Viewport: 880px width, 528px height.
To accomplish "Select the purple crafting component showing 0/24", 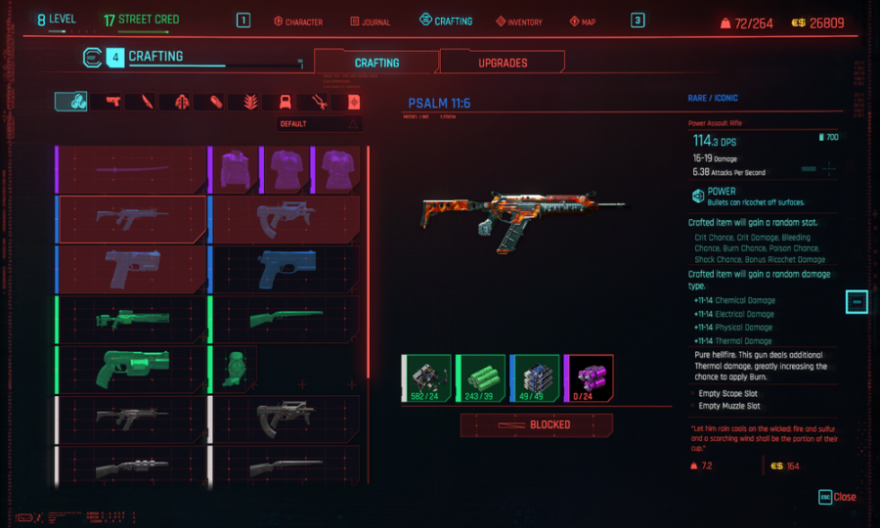I will [x=588, y=376].
